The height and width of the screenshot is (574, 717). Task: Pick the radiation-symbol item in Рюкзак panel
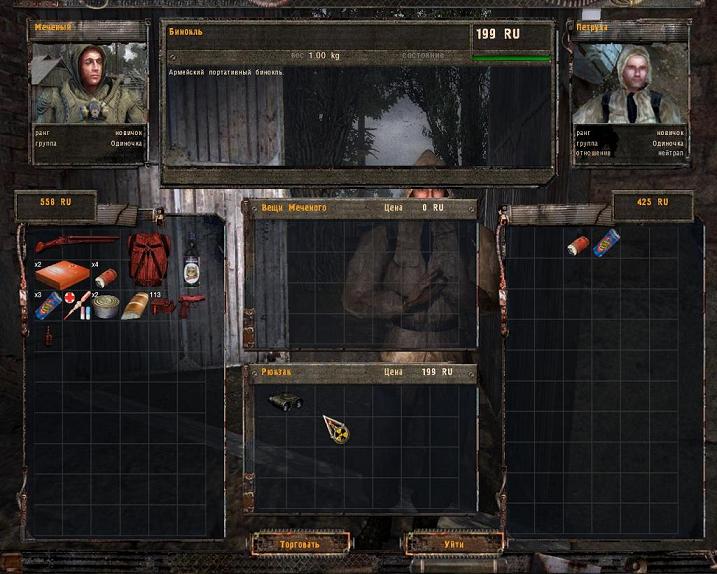click(x=336, y=428)
